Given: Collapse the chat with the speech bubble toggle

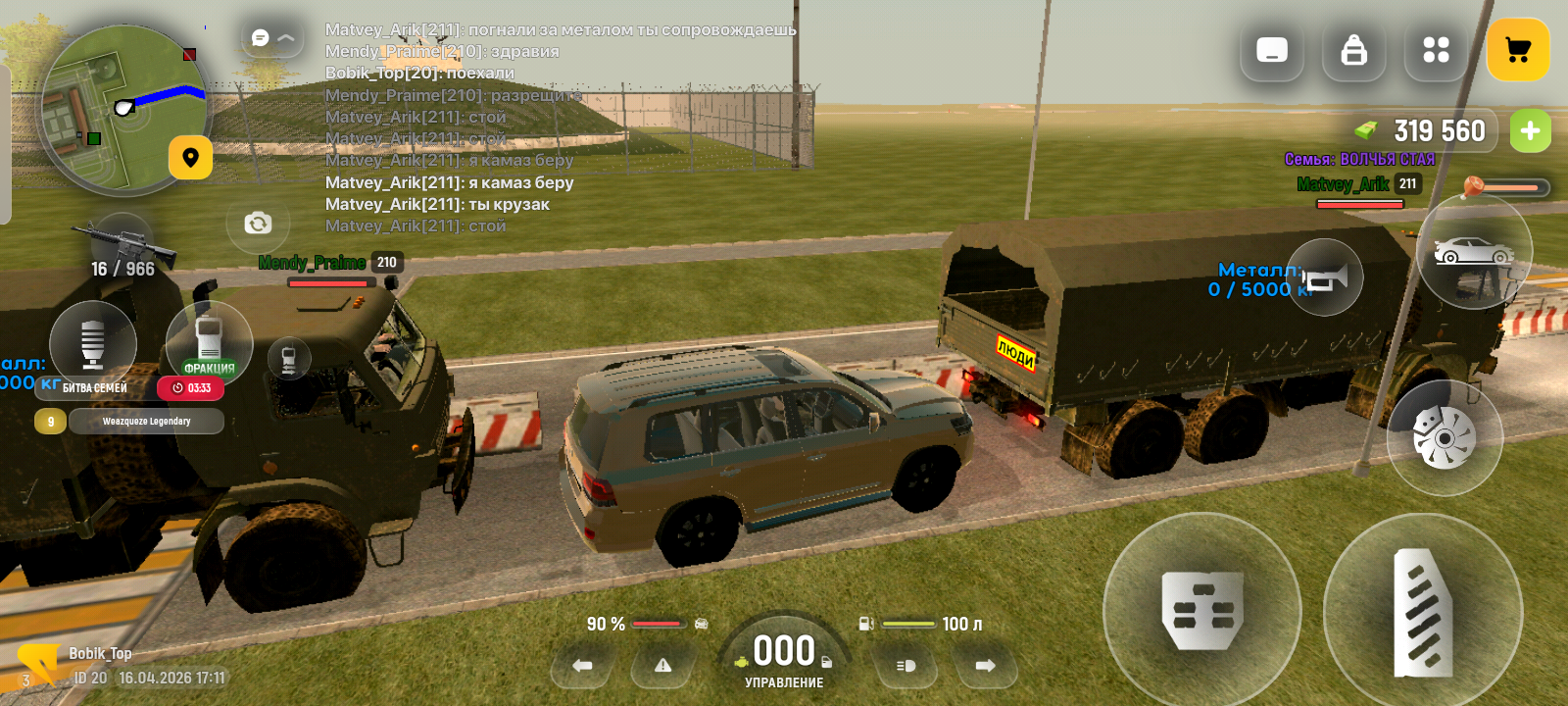Looking at the screenshot, I should click(272, 38).
